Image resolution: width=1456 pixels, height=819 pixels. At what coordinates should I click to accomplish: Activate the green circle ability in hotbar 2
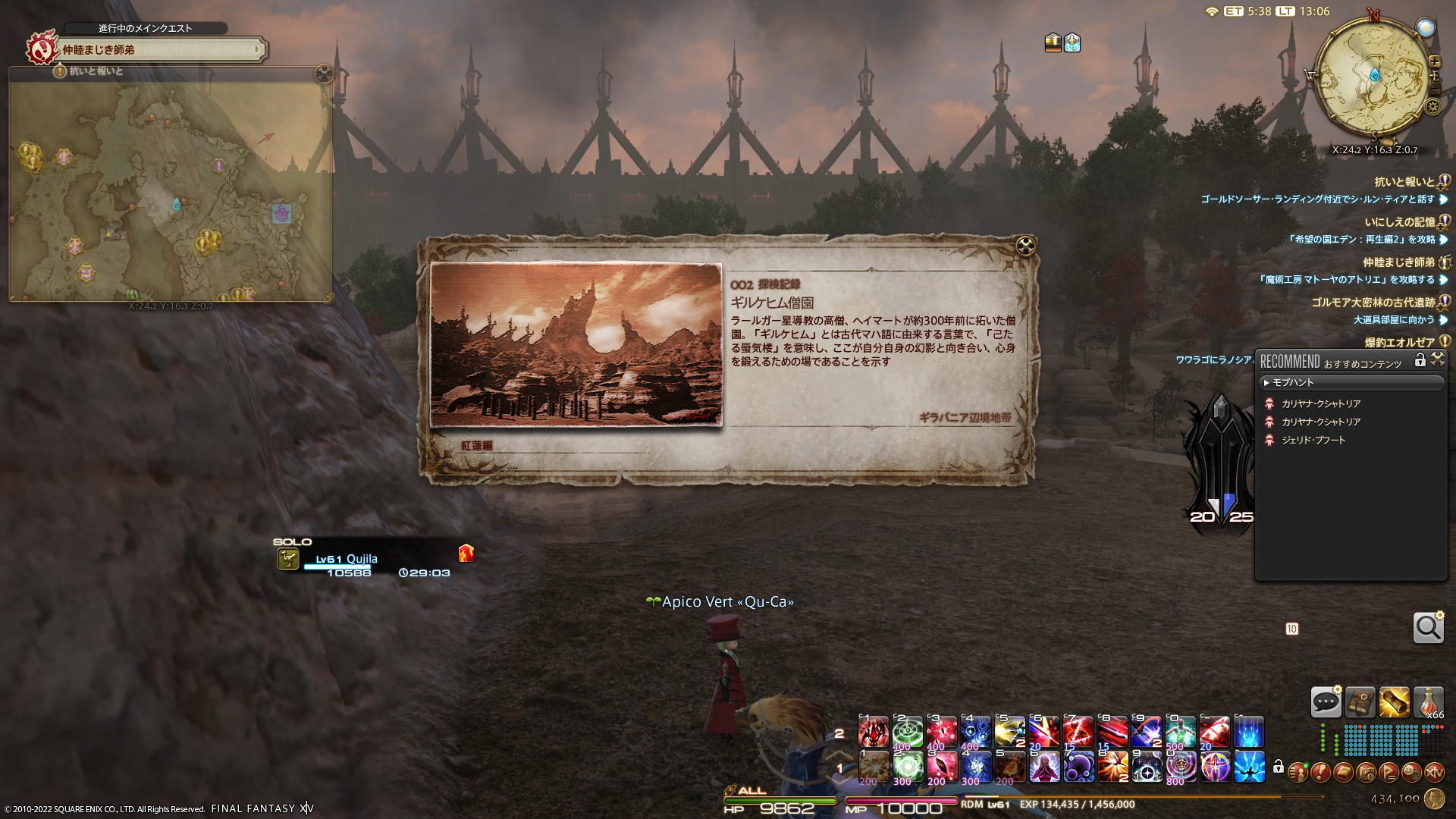click(x=907, y=733)
